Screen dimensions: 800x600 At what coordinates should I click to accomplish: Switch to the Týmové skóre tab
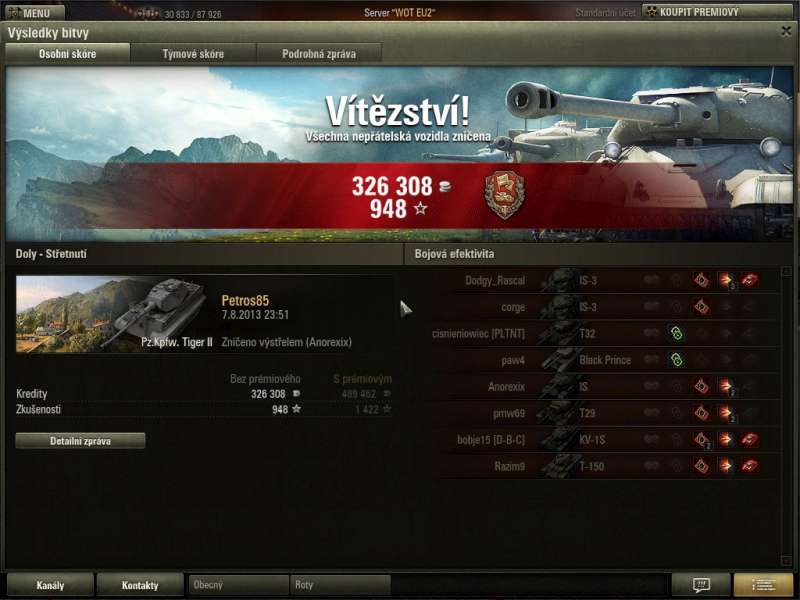[x=193, y=54]
